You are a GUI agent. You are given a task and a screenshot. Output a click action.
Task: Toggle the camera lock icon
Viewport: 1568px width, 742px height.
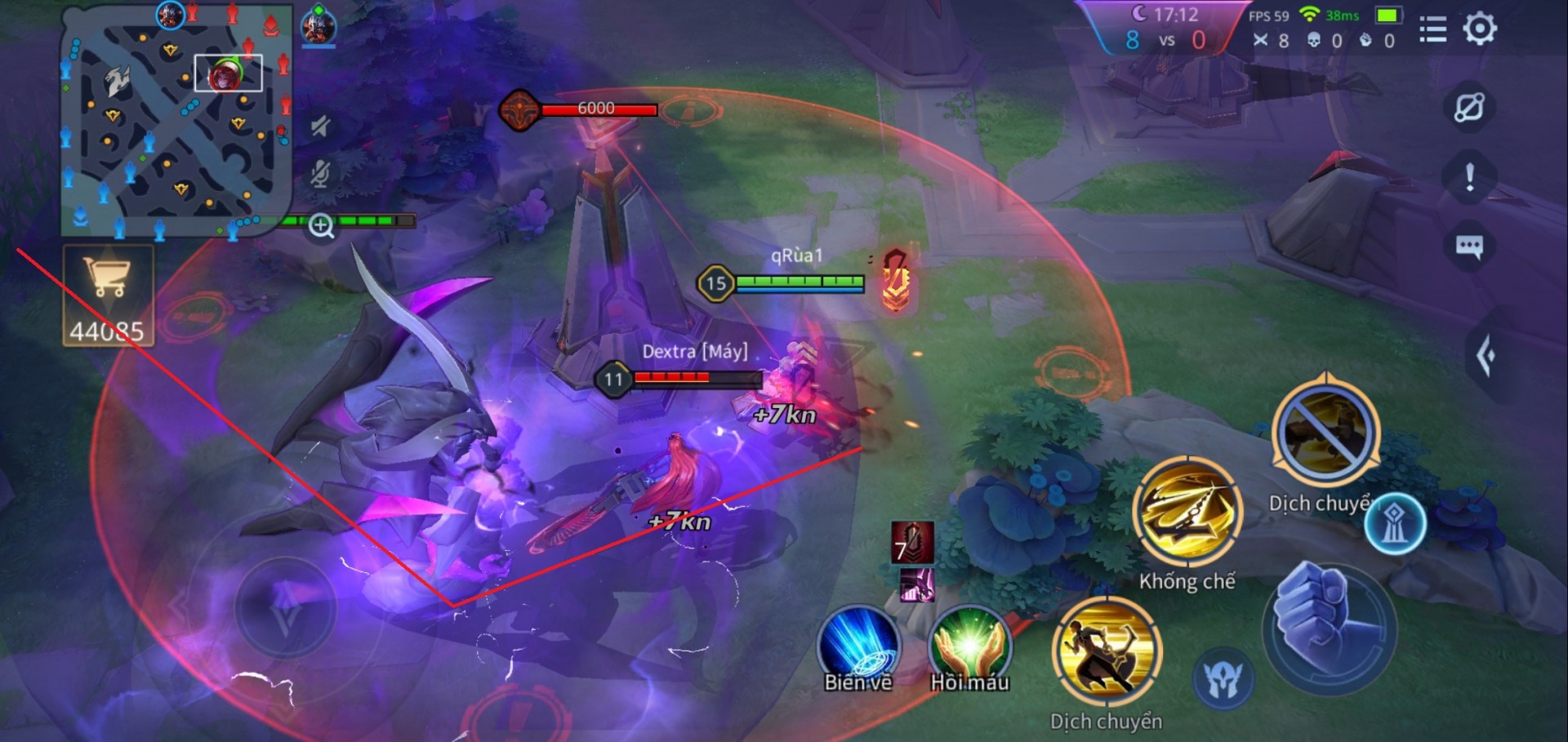[x=1468, y=107]
